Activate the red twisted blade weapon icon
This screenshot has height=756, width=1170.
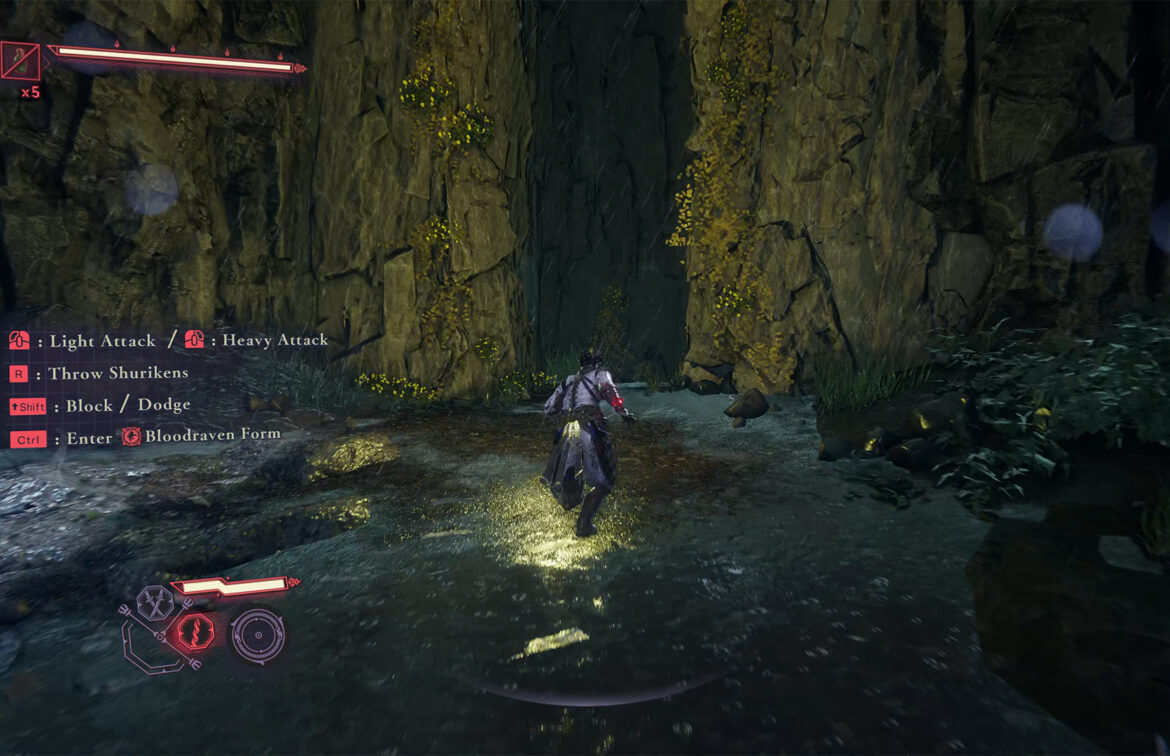coord(194,633)
